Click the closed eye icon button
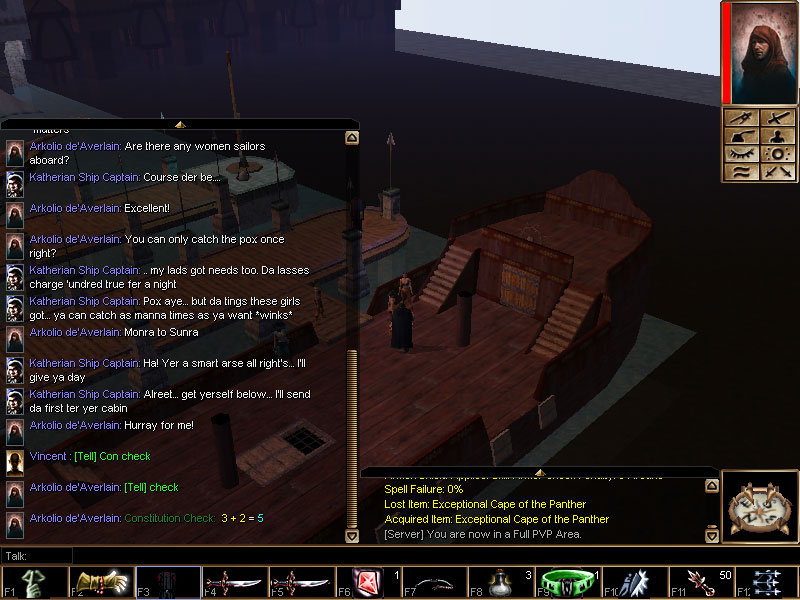This screenshot has width=800, height=600. click(742, 154)
